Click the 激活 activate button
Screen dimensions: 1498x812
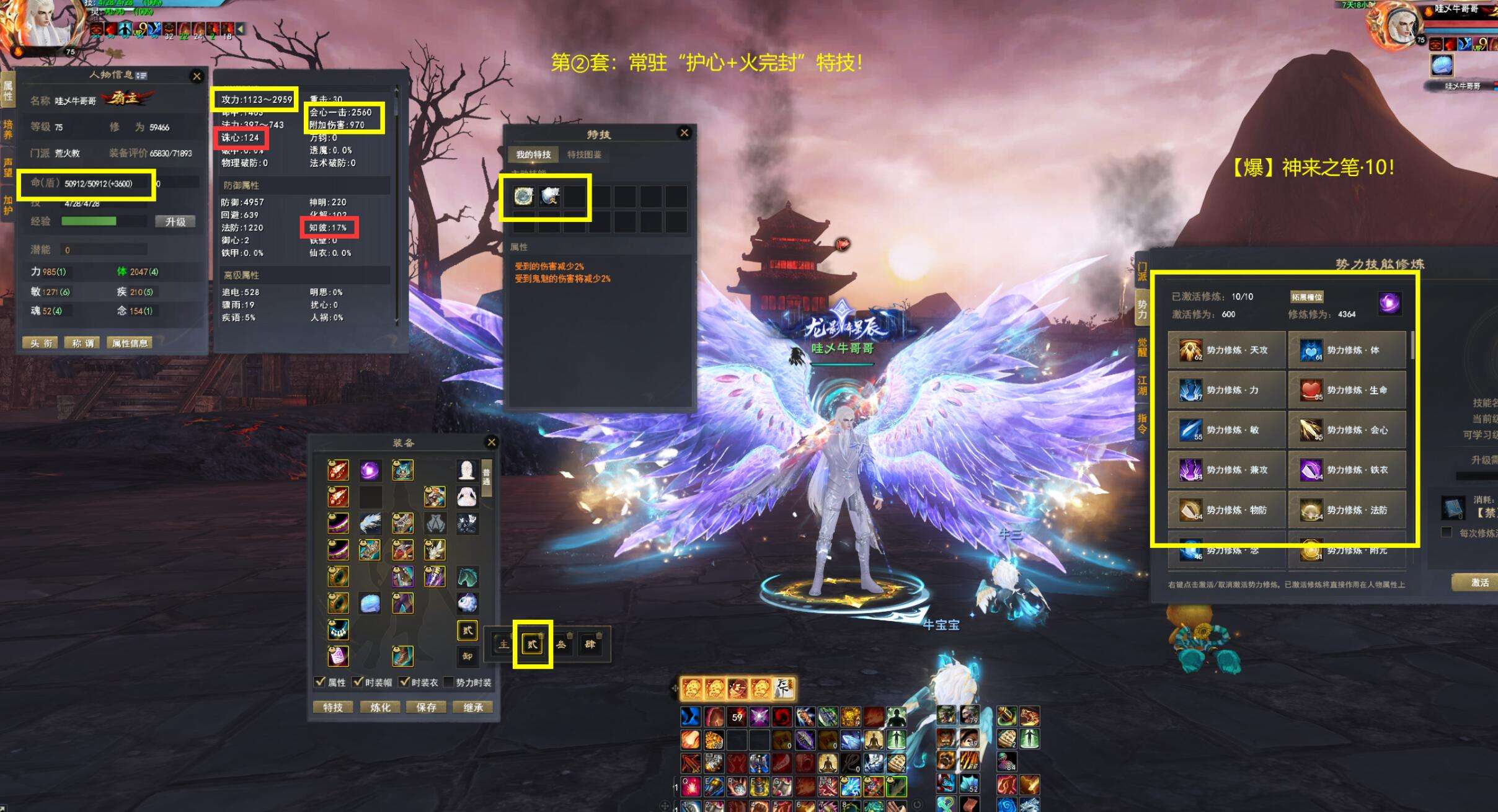point(1479,582)
